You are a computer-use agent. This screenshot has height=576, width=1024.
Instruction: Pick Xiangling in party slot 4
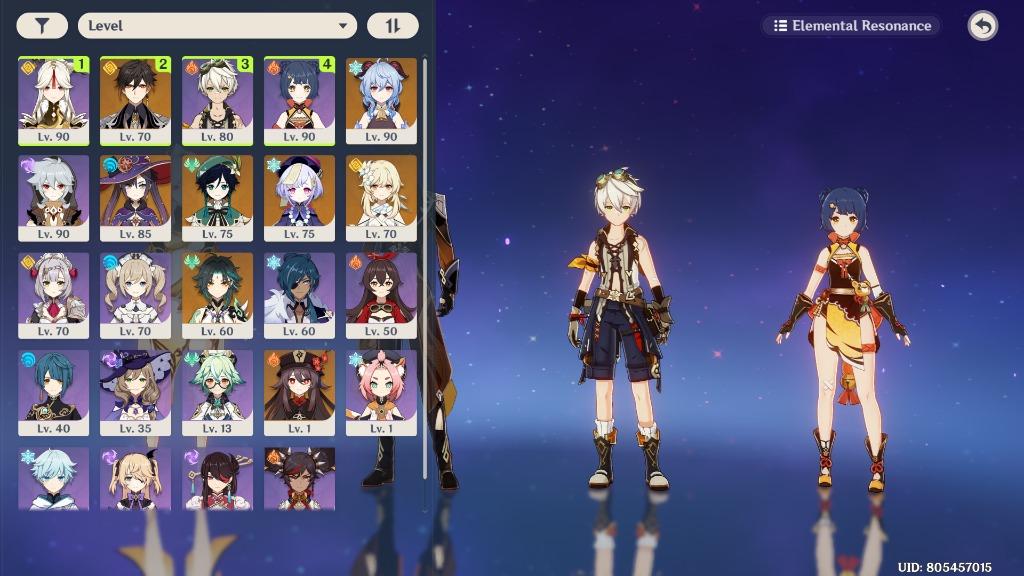tap(299, 100)
